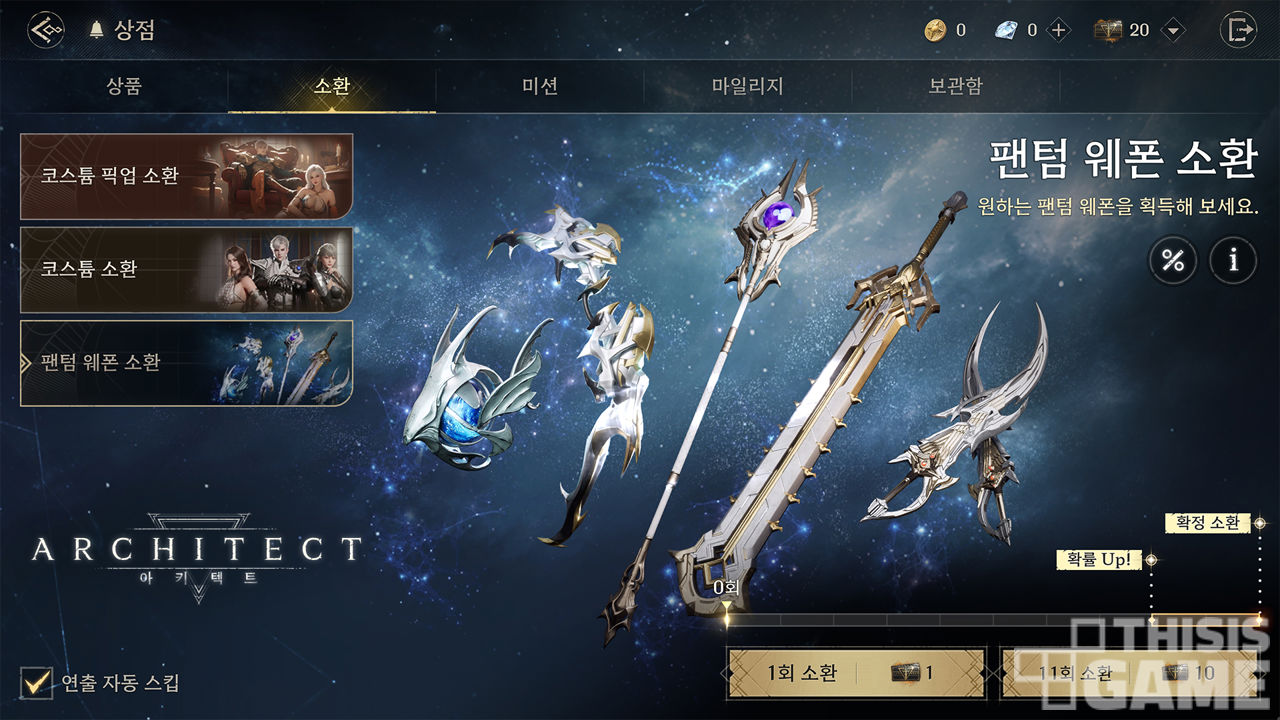The image size is (1280, 720).
Task: Toggle the 연출 자동 스킵 checkbox
Action: [x=37, y=684]
